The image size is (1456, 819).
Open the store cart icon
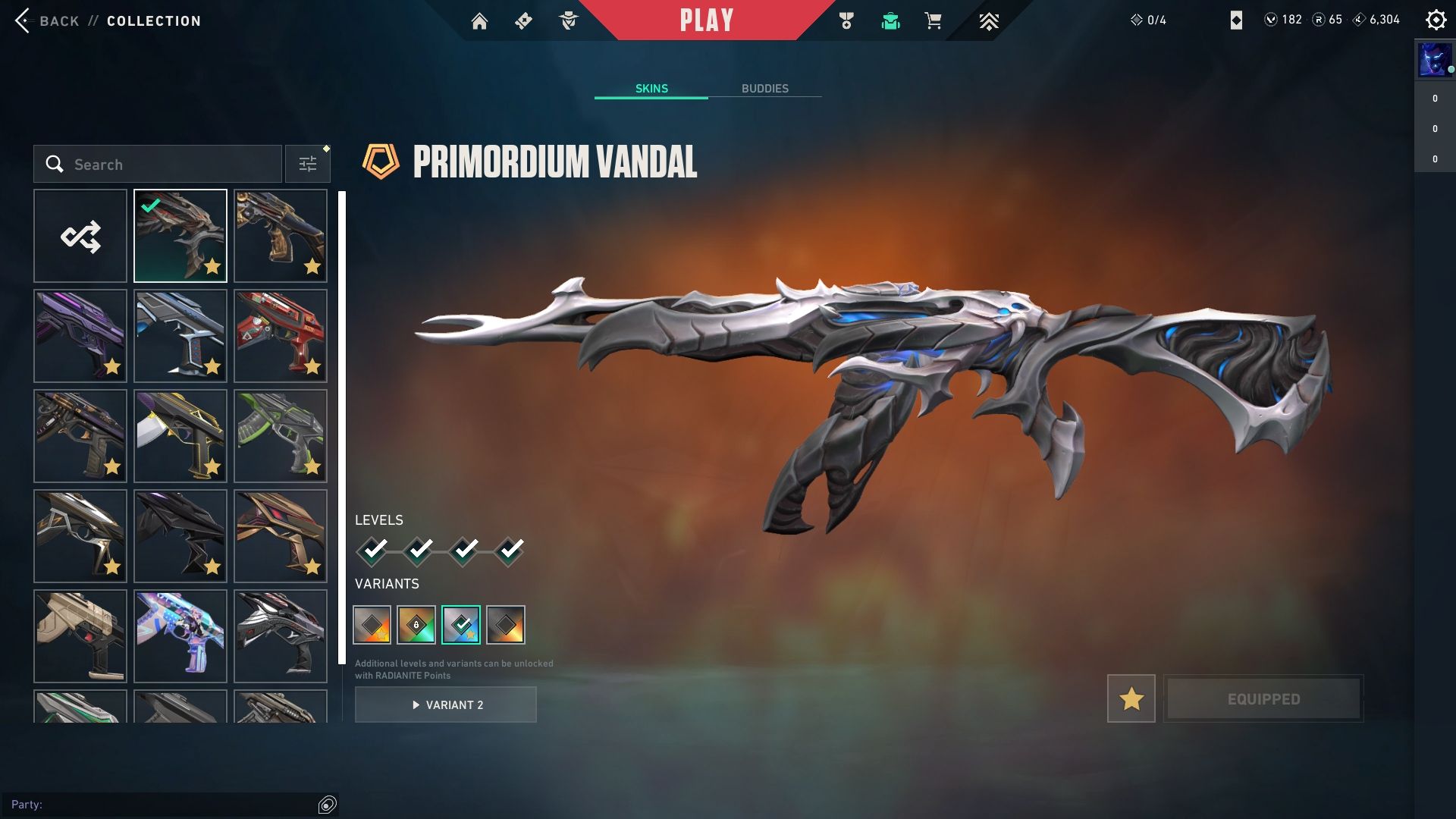click(x=933, y=20)
